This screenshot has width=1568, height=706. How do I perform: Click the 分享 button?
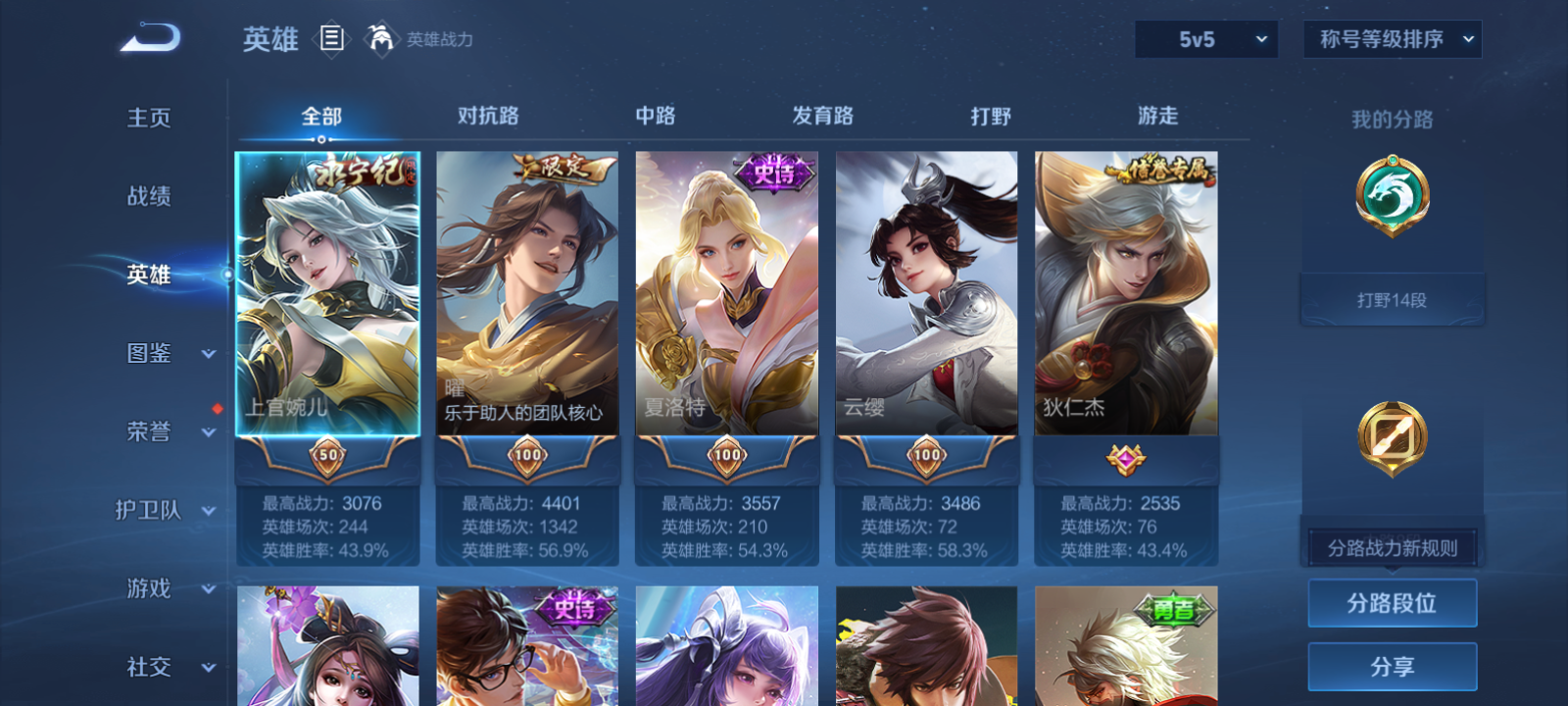coord(1392,665)
